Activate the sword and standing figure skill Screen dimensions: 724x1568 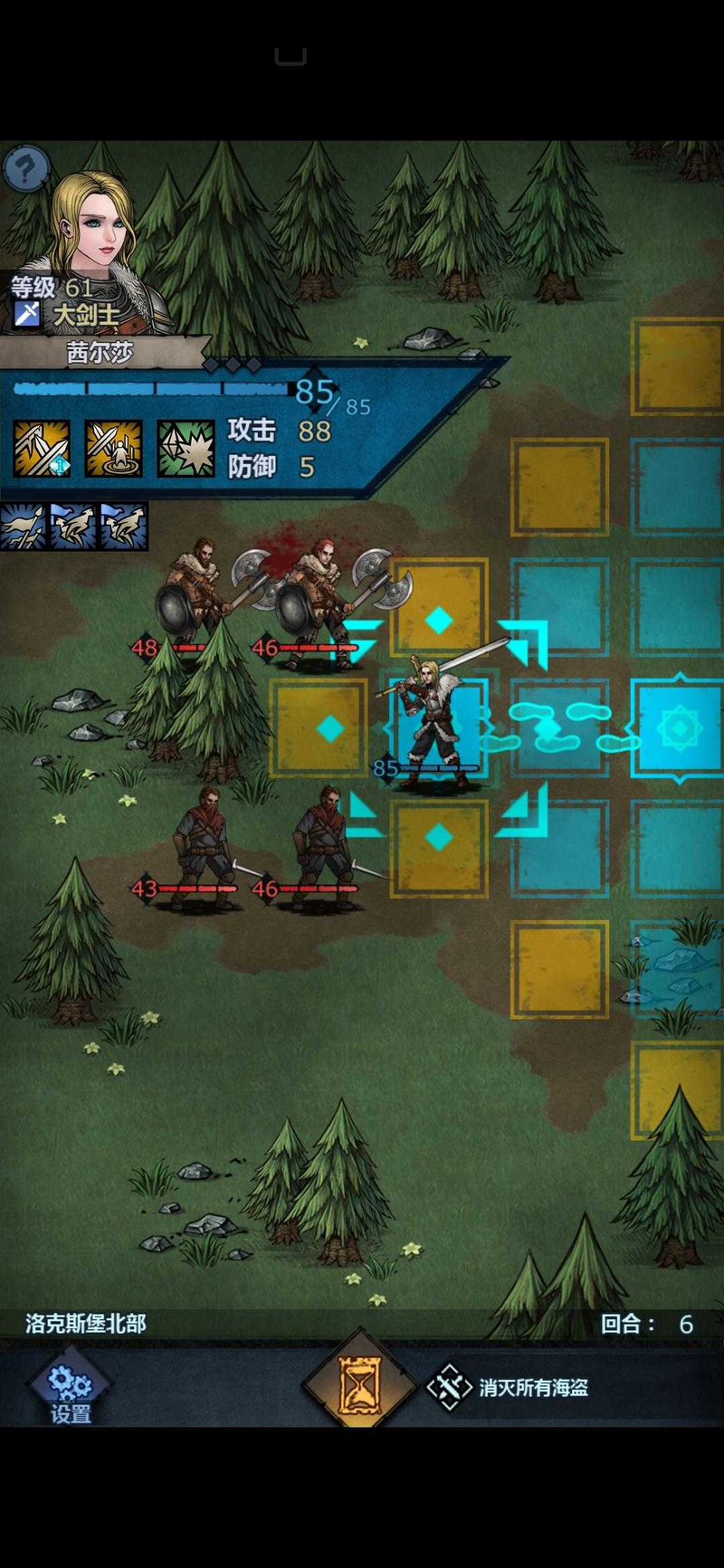pos(113,448)
